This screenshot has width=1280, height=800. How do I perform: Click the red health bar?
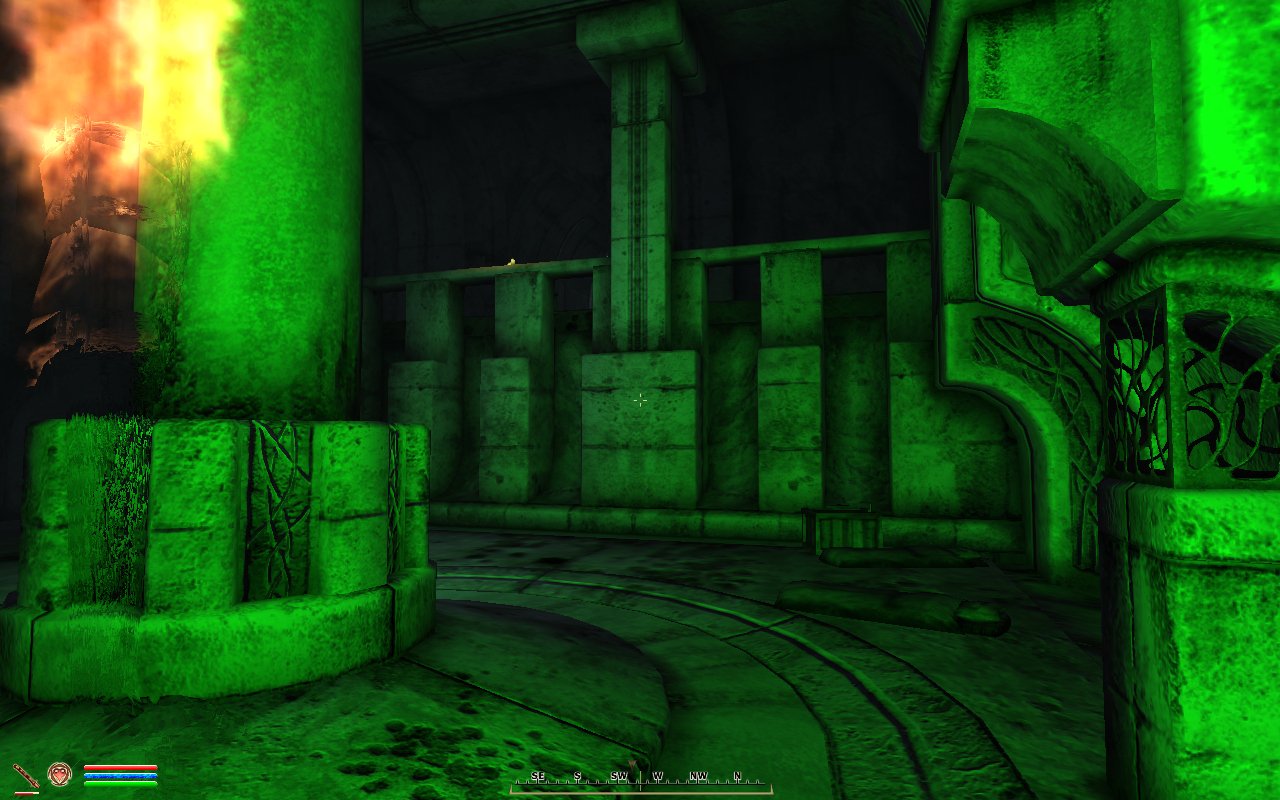(120, 768)
